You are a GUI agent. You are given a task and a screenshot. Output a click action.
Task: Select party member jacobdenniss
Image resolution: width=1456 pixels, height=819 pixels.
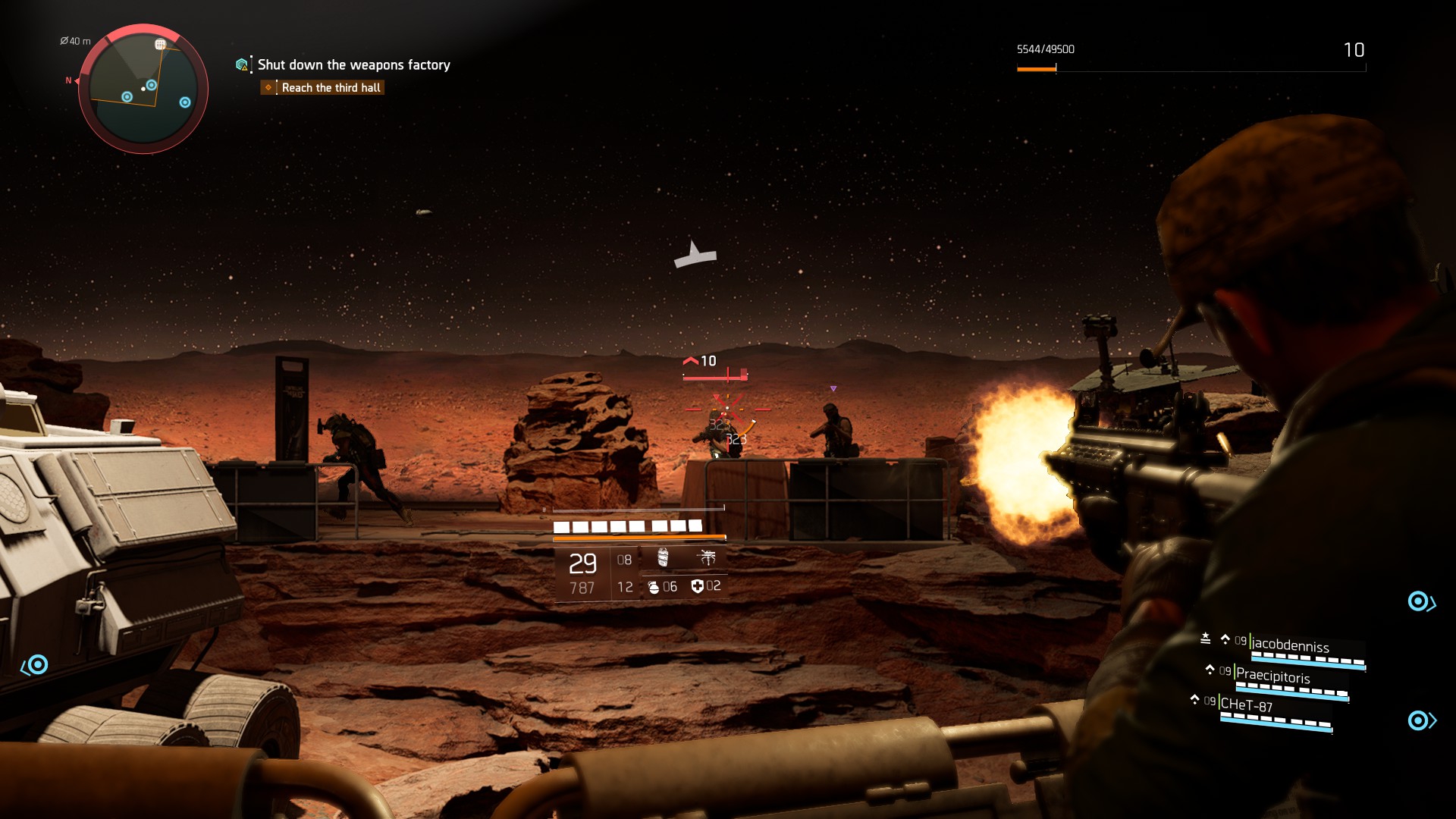(1289, 645)
